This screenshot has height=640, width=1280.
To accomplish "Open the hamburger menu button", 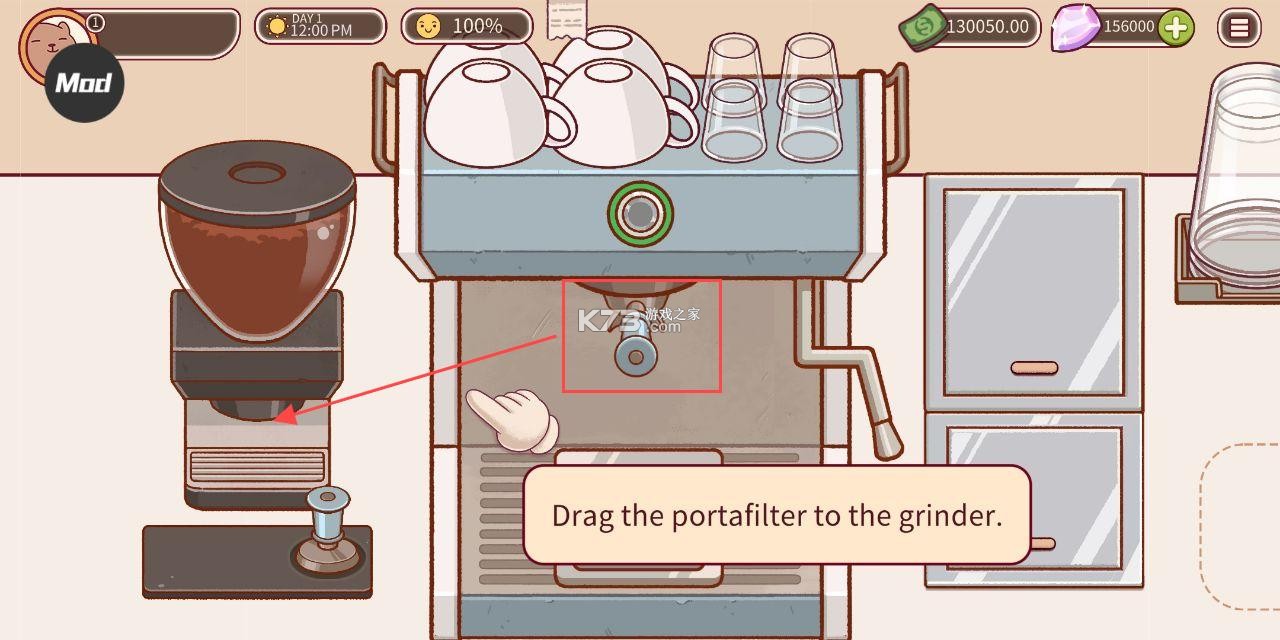I will click(x=1239, y=28).
